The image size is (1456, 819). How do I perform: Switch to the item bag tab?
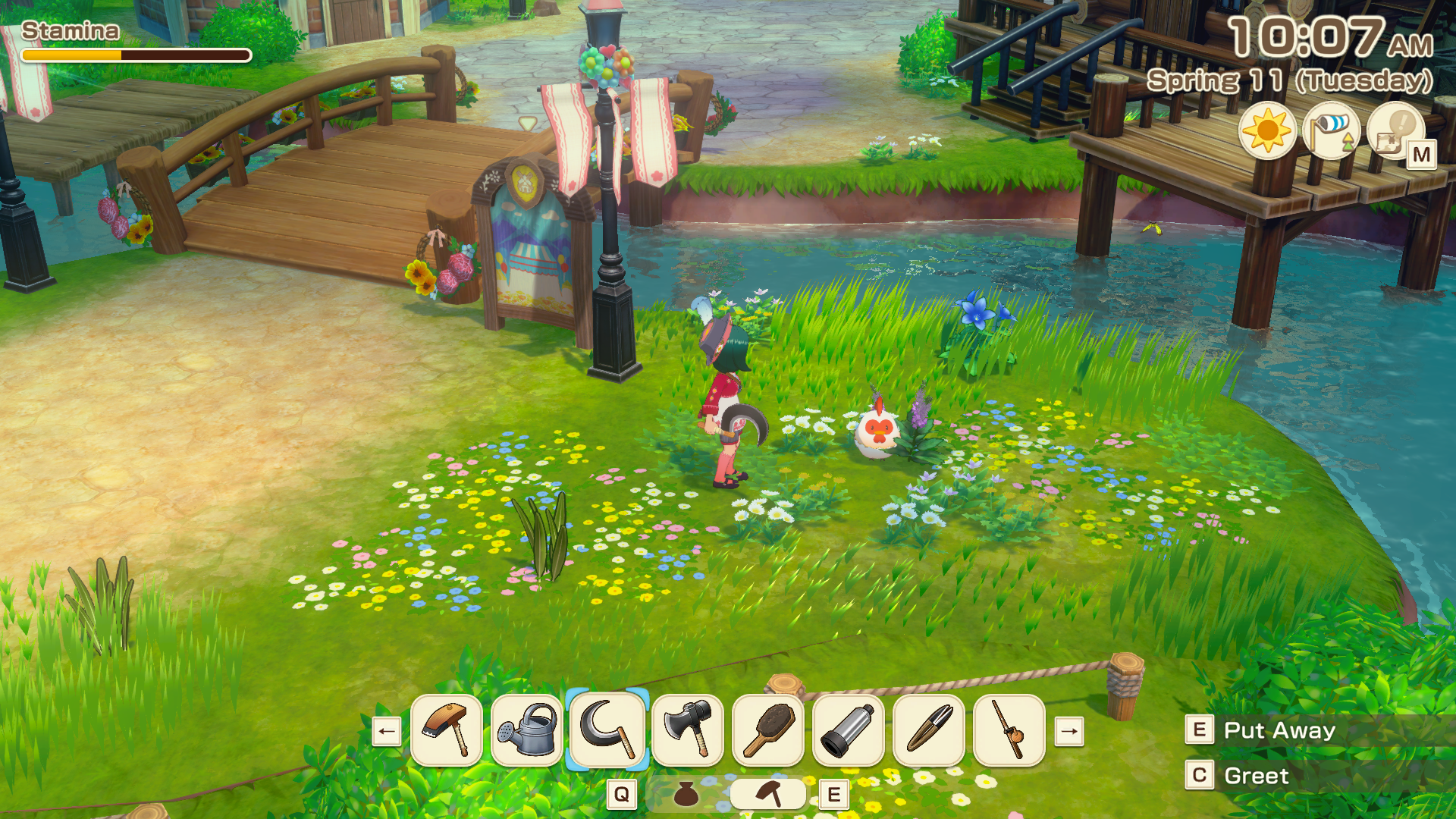pos(686,794)
